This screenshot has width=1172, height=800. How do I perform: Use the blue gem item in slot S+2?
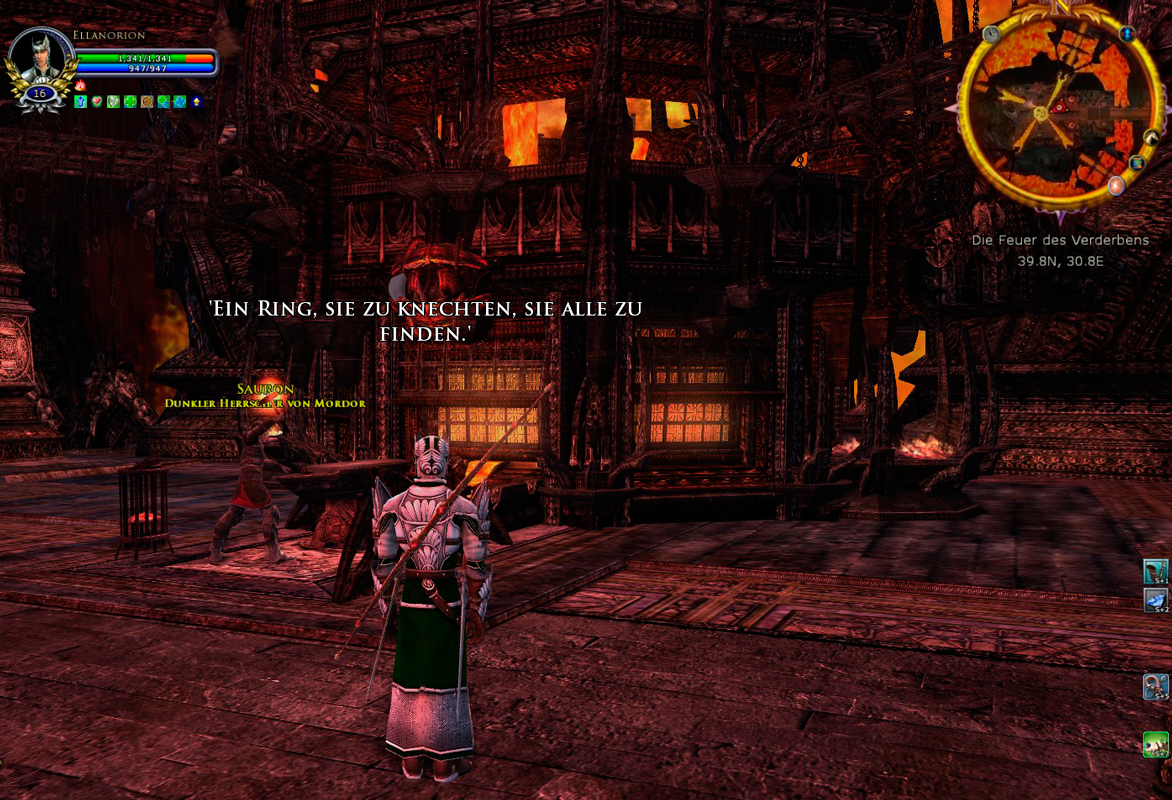tap(1156, 600)
